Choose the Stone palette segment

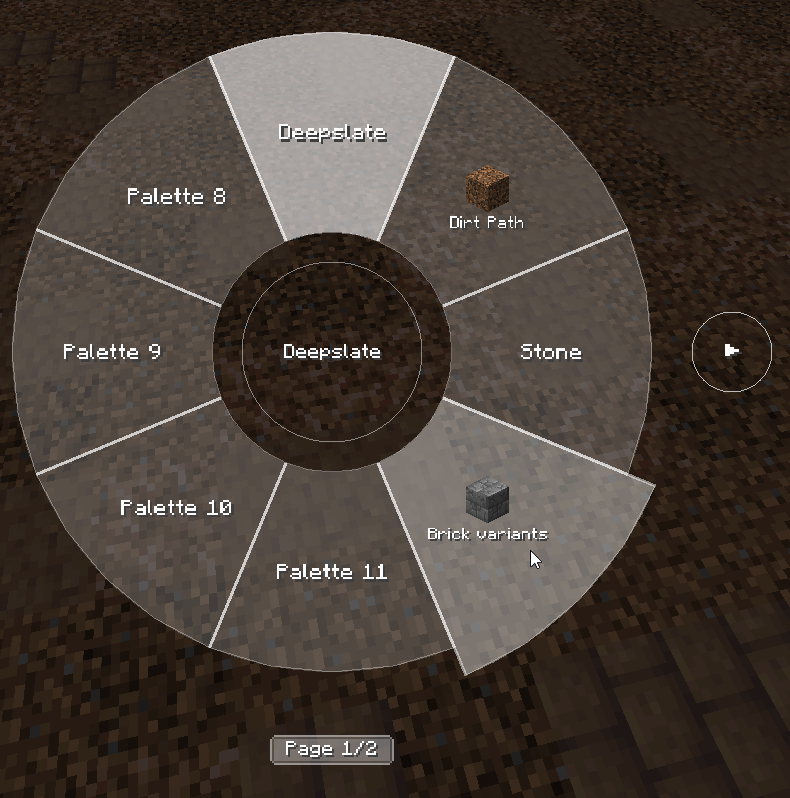(x=550, y=352)
